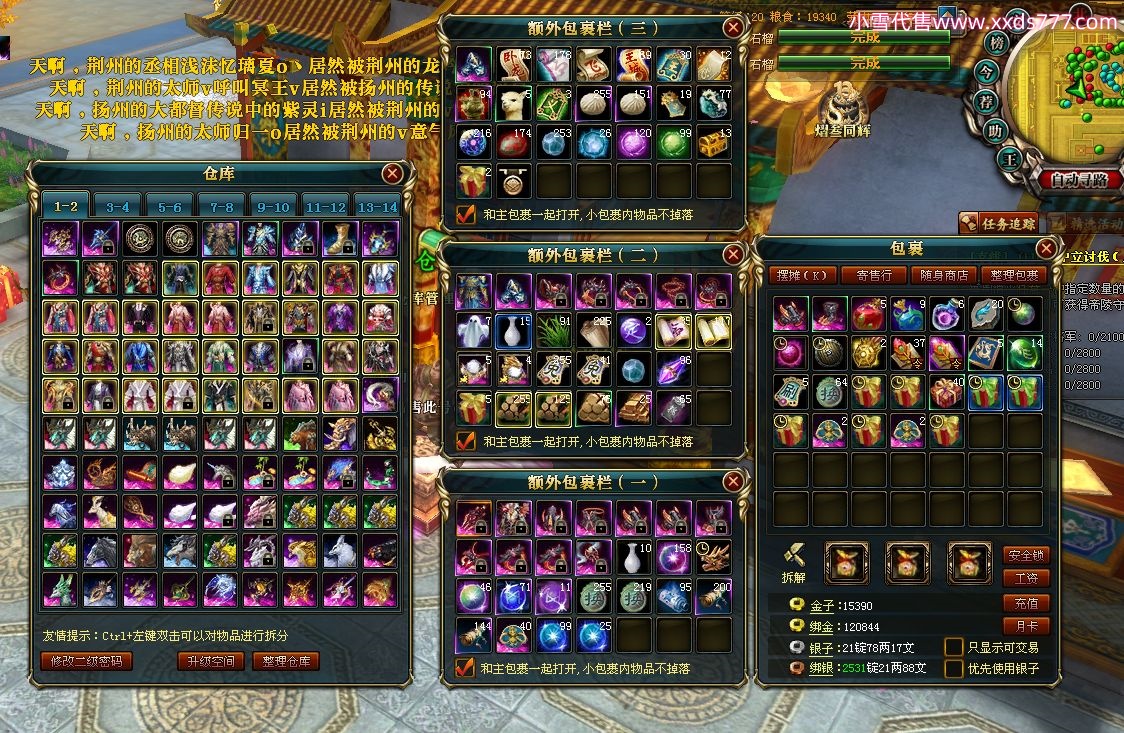The width and height of the screenshot is (1124, 733).
Task: Open warehouse page 13-14
Action: coord(377,207)
